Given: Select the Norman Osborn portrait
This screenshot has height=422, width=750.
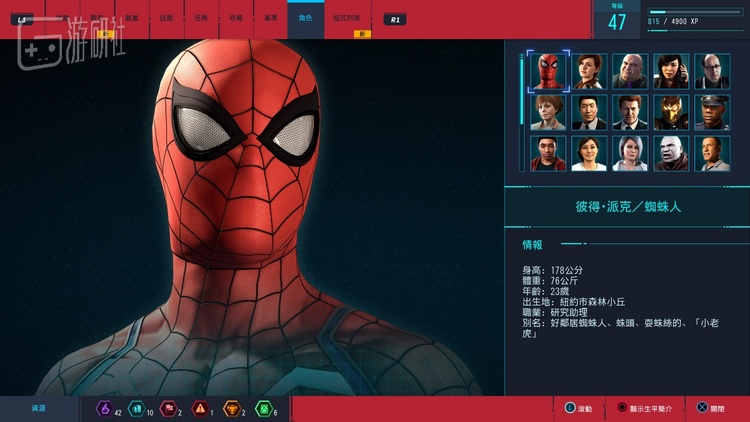Looking at the screenshot, I should [x=631, y=112].
